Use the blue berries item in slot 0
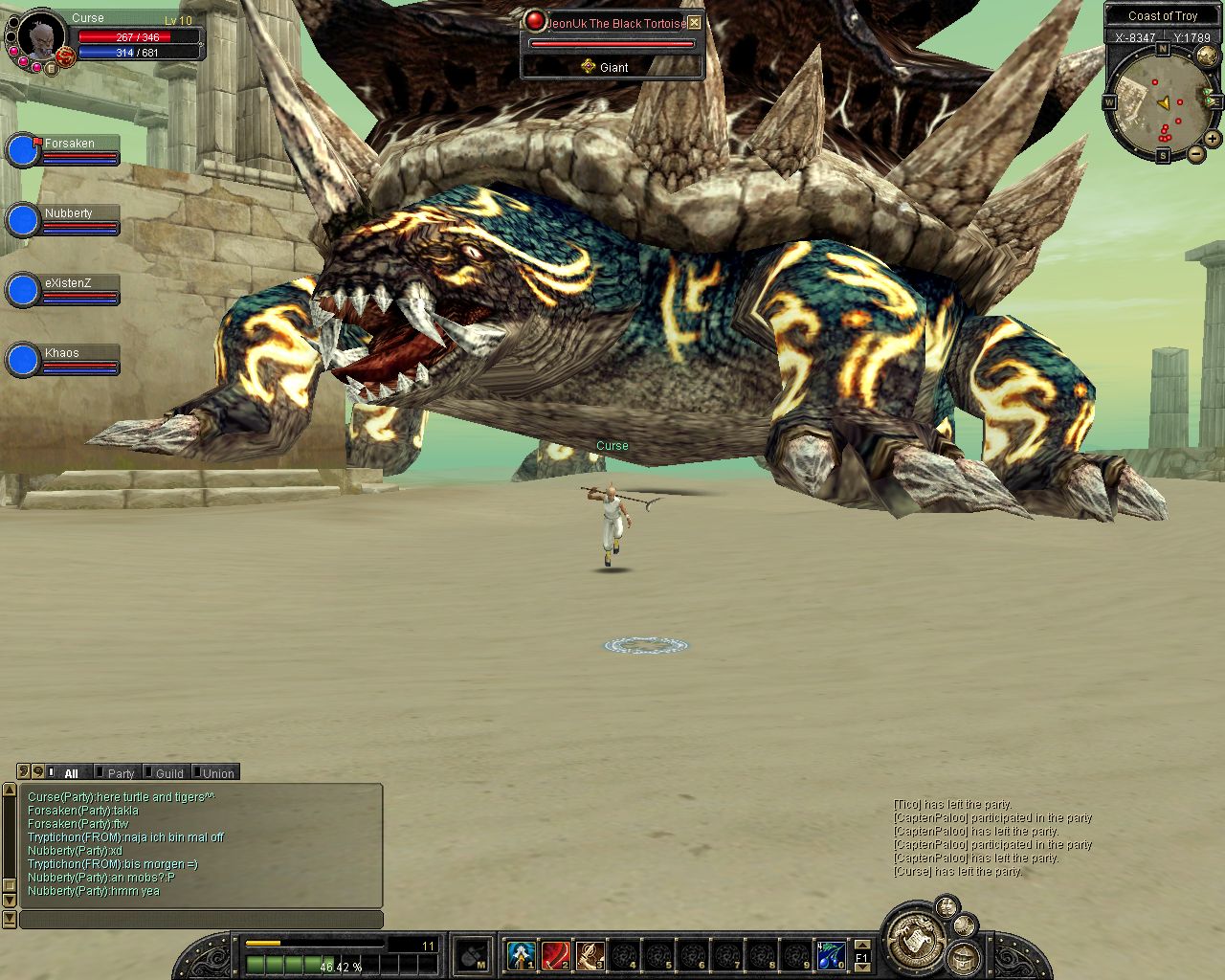This screenshot has height=980, width=1225. (831, 954)
